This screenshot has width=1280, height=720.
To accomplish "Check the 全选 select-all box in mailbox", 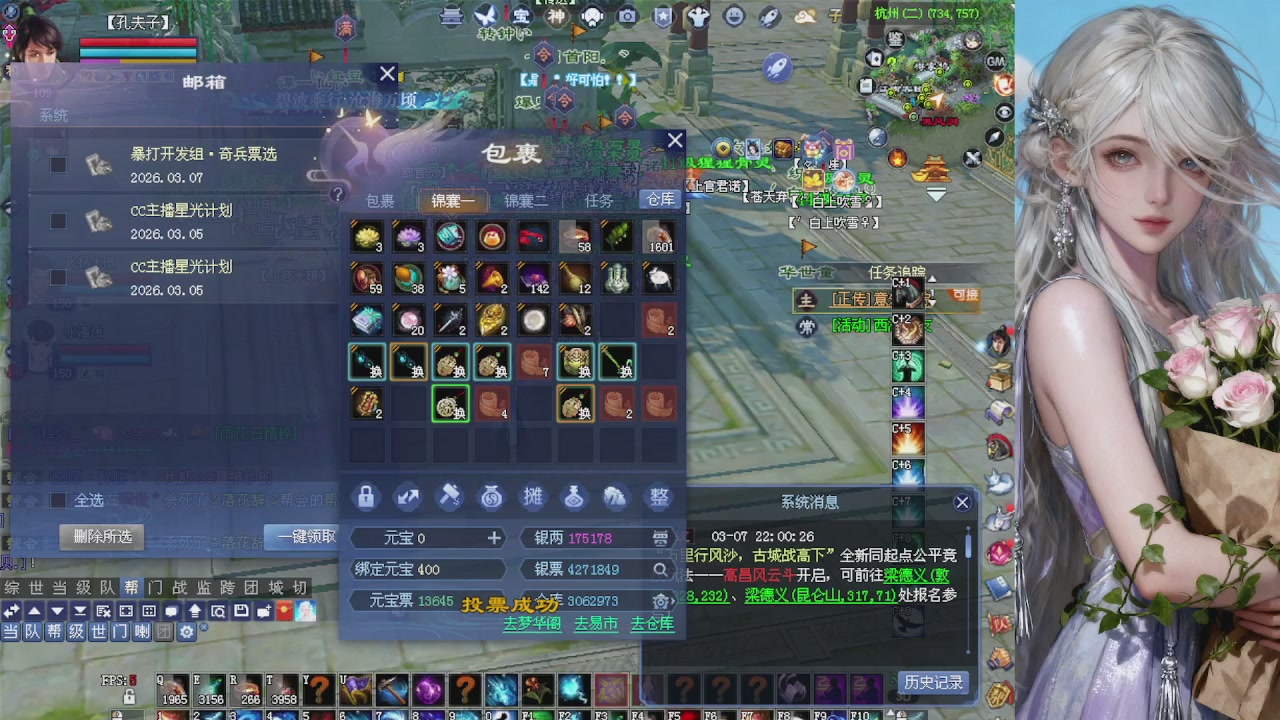I will pyautogui.click(x=58, y=501).
